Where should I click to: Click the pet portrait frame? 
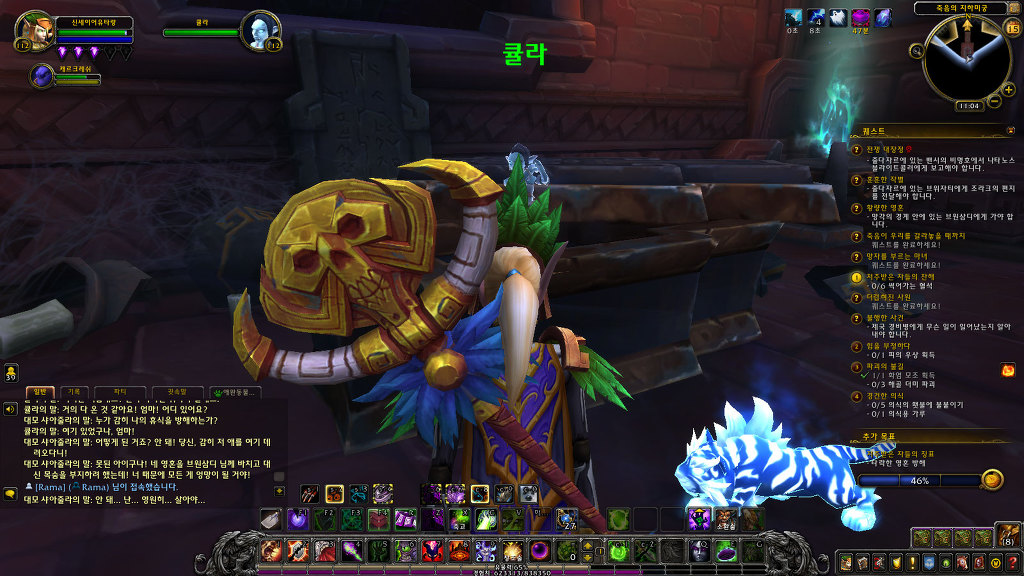pyautogui.click(x=43, y=76)
